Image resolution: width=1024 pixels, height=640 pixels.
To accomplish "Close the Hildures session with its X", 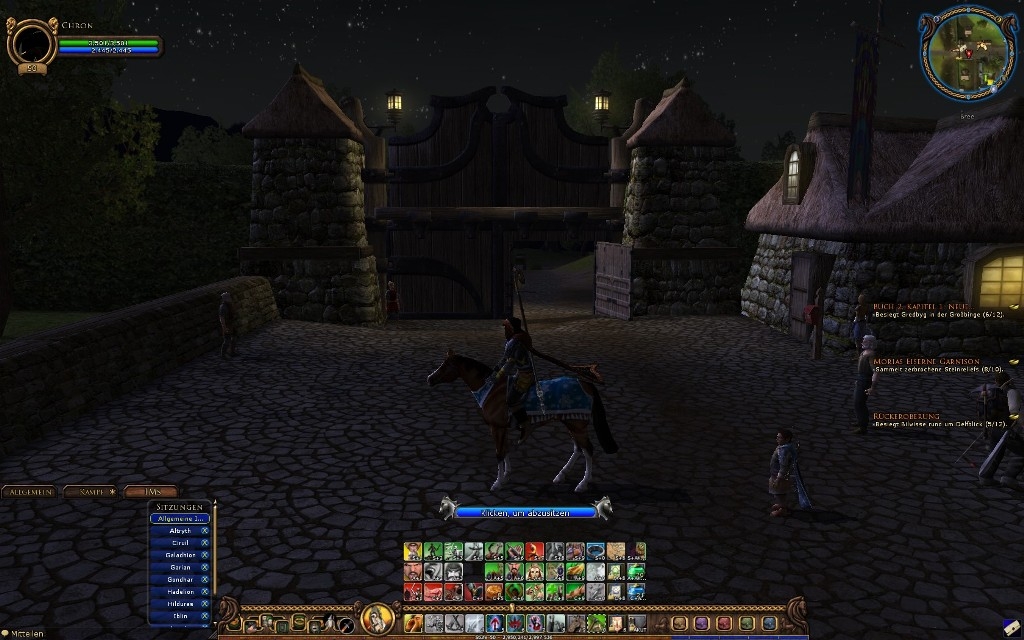I will (x=205, y=604).
